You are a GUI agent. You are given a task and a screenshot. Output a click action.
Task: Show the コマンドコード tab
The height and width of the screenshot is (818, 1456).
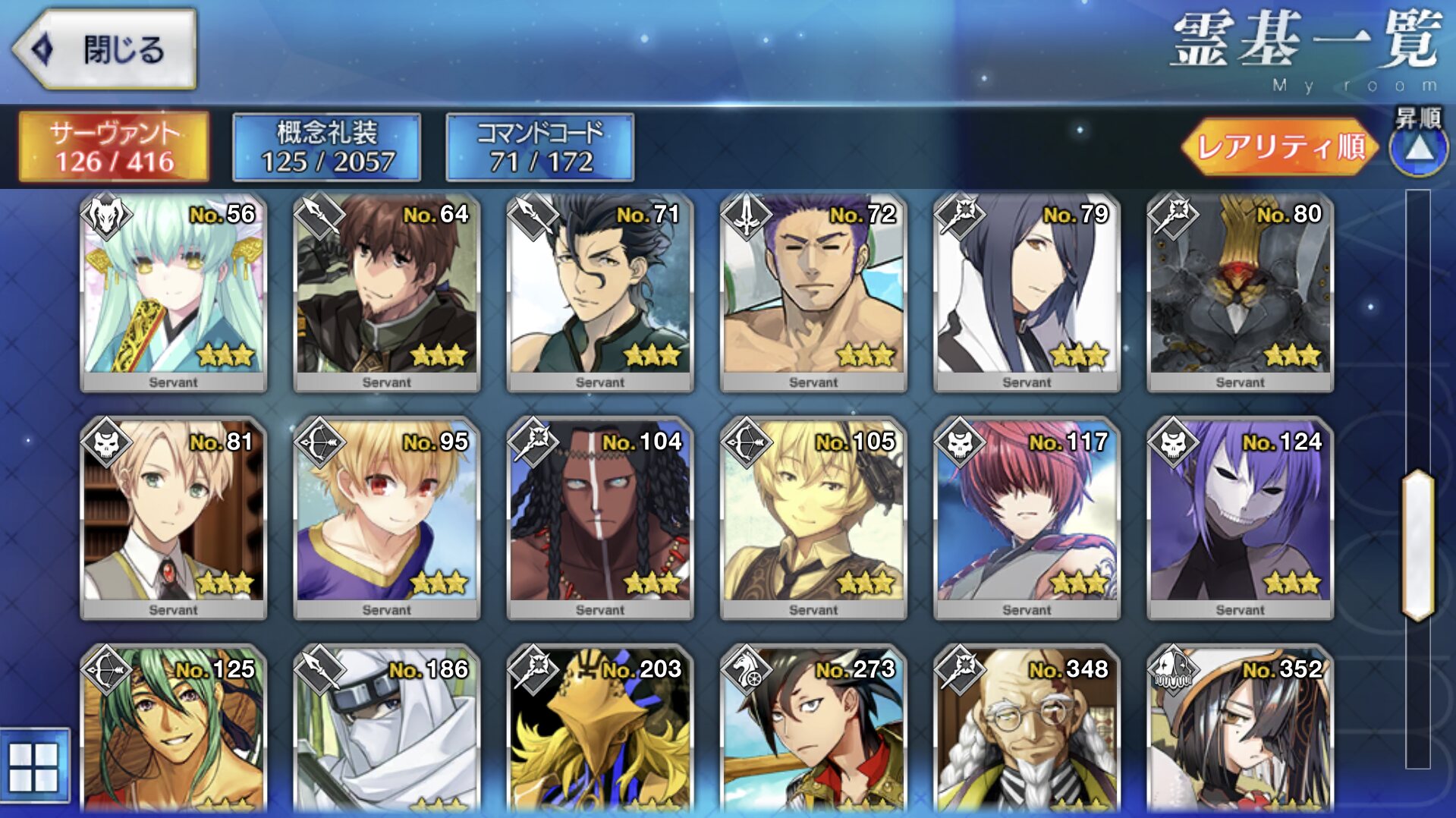tap(539, 147)
